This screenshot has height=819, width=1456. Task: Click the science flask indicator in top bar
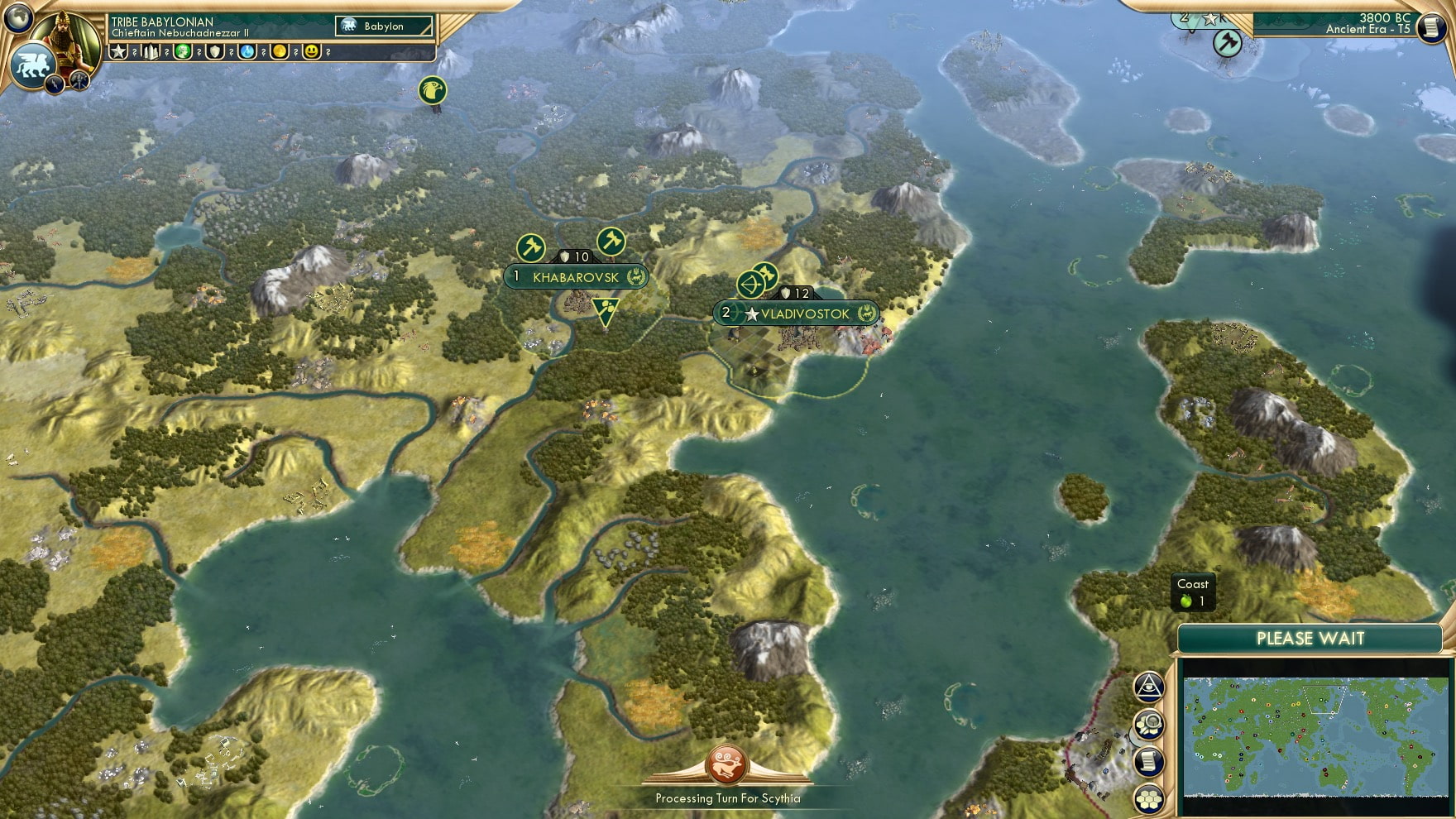coord(247,52)
